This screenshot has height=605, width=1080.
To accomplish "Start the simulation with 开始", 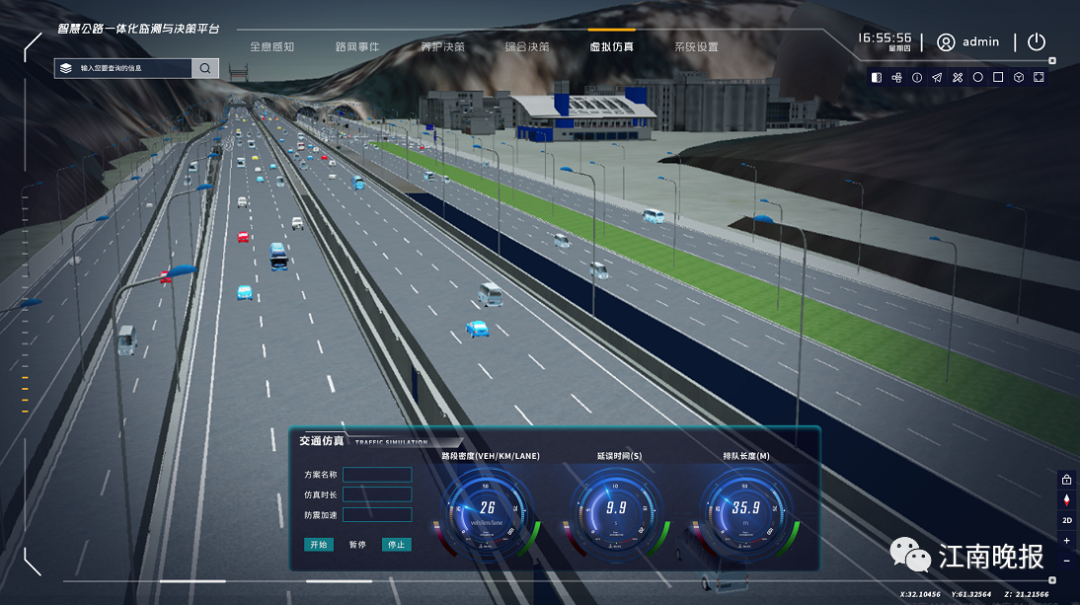I will 319,545.
